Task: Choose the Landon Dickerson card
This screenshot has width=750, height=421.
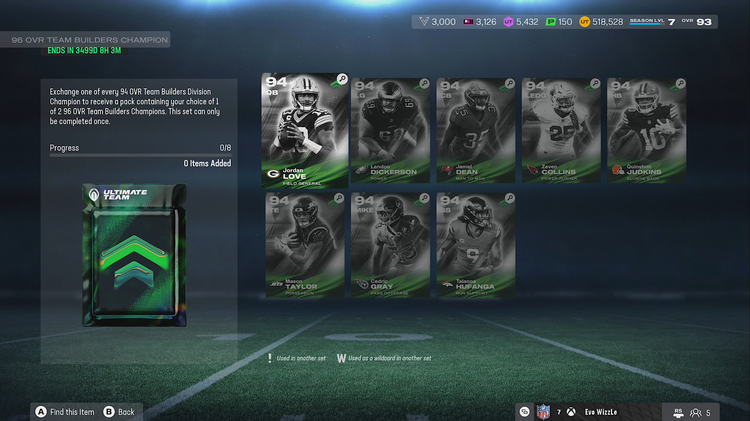Action: tap(391, 132)
